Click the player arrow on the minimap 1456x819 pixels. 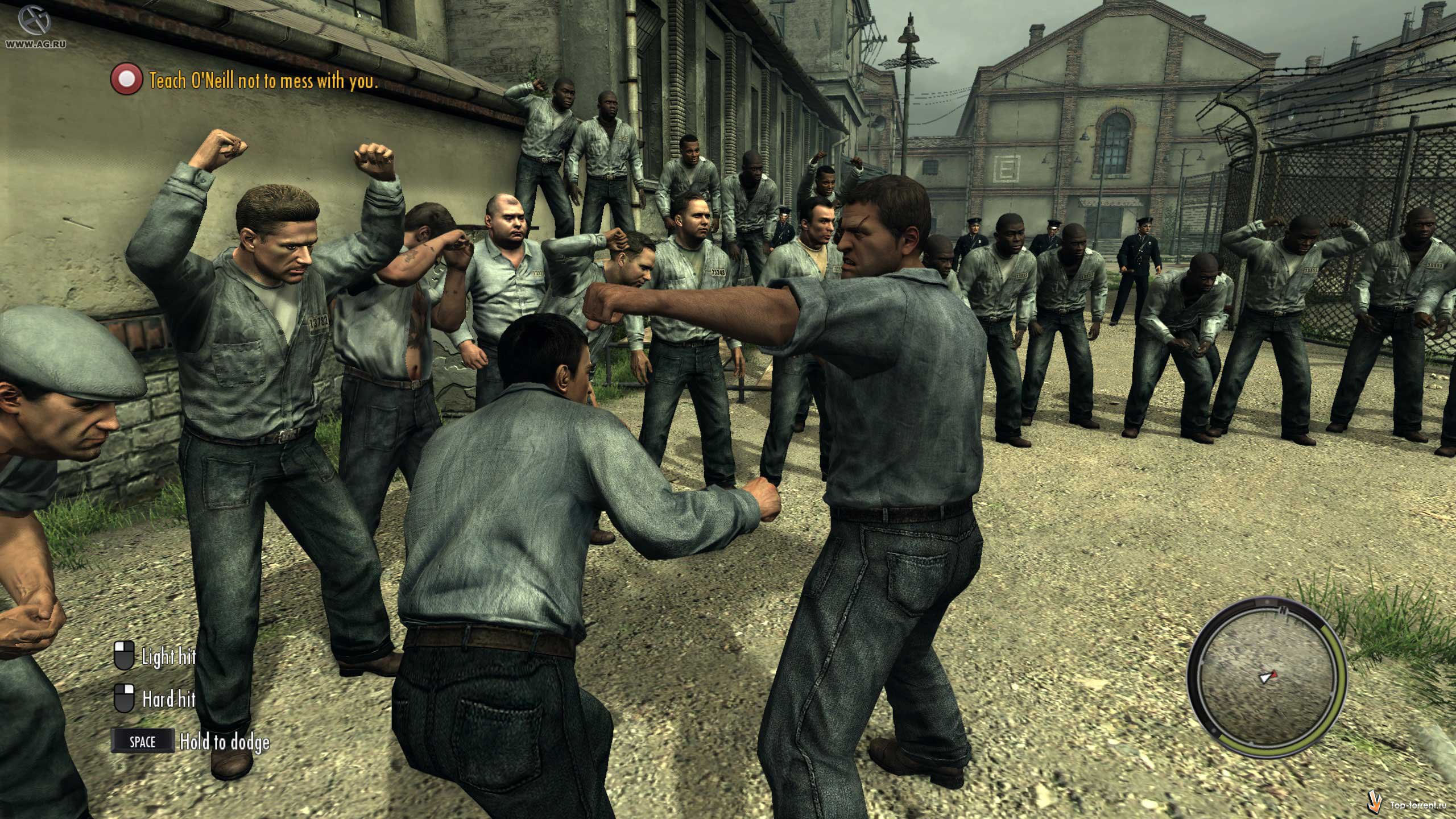click(1268, 677)
